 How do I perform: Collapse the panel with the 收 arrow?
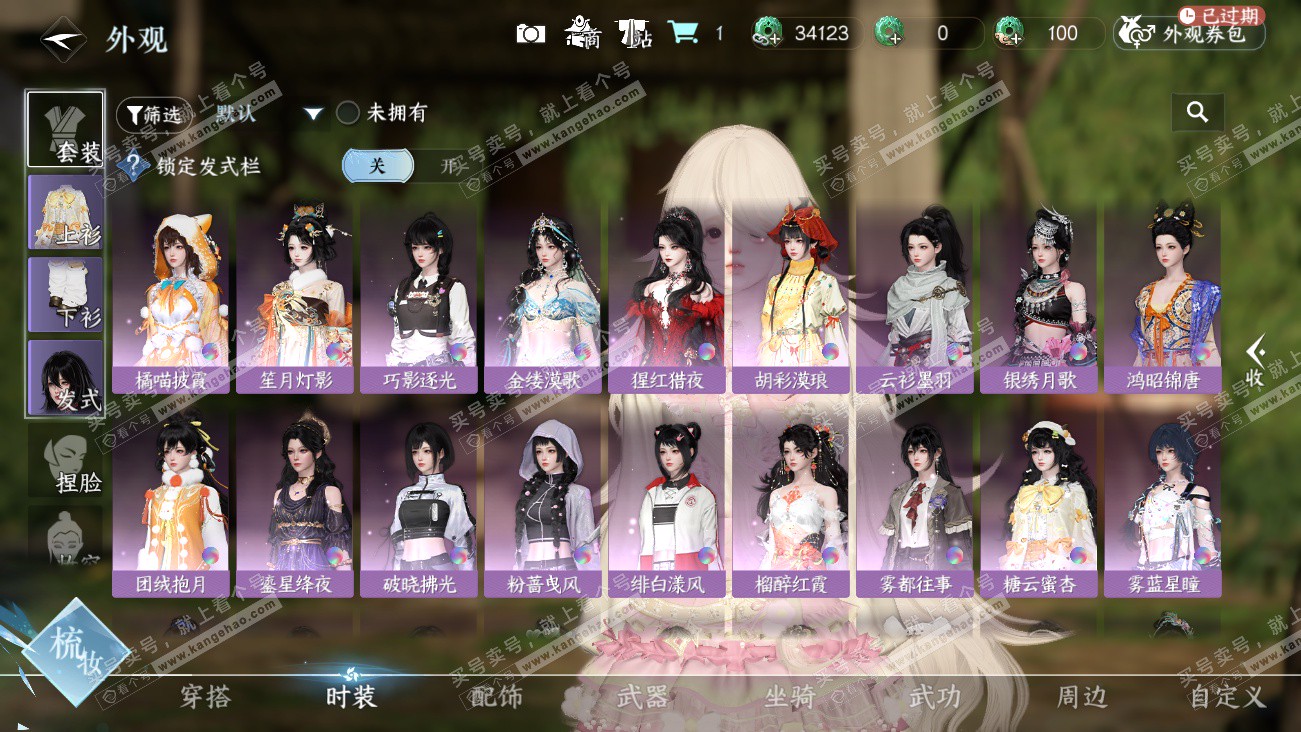pos(1255,362)
